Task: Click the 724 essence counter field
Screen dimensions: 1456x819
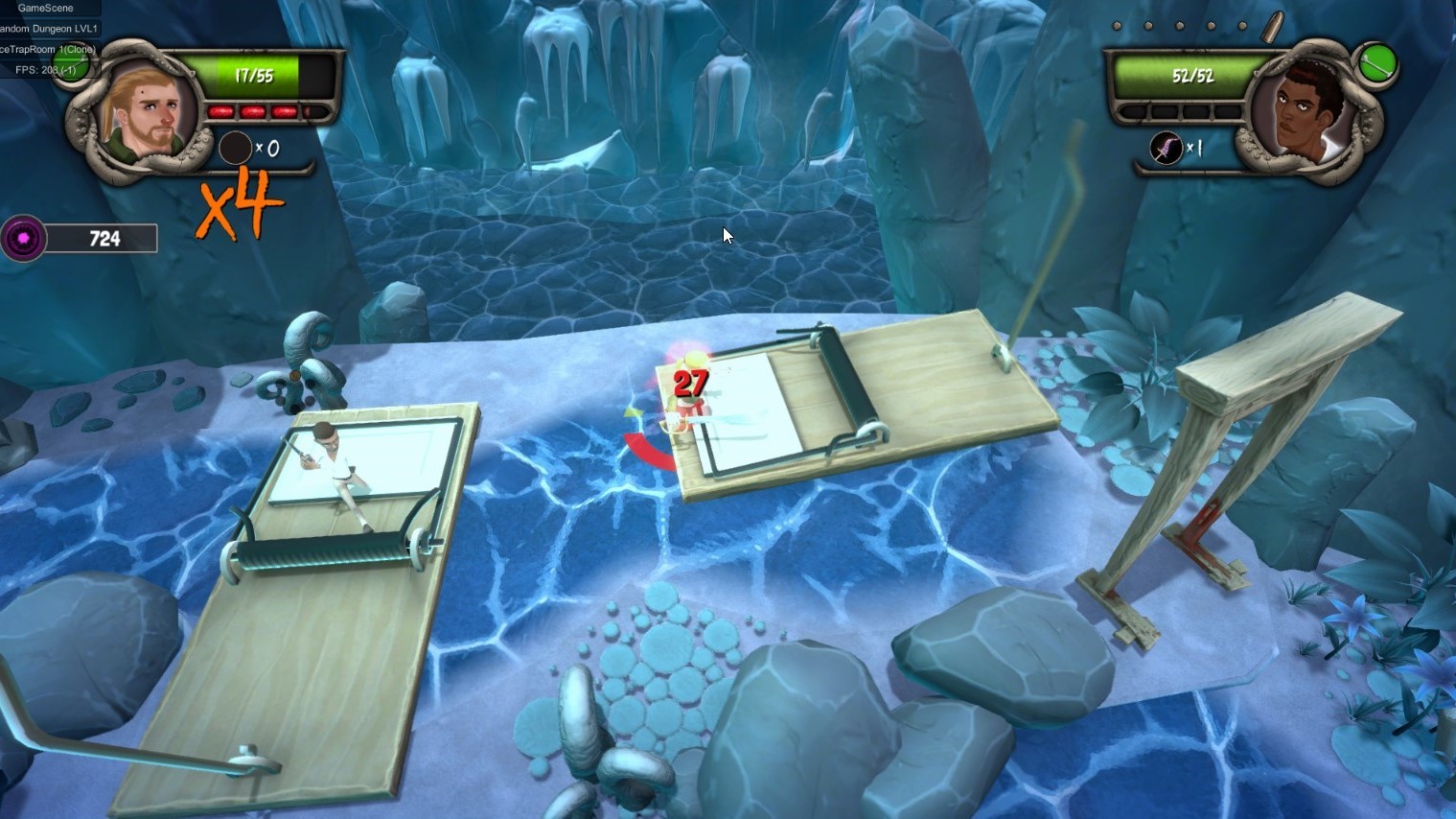Action: point(104,239)
